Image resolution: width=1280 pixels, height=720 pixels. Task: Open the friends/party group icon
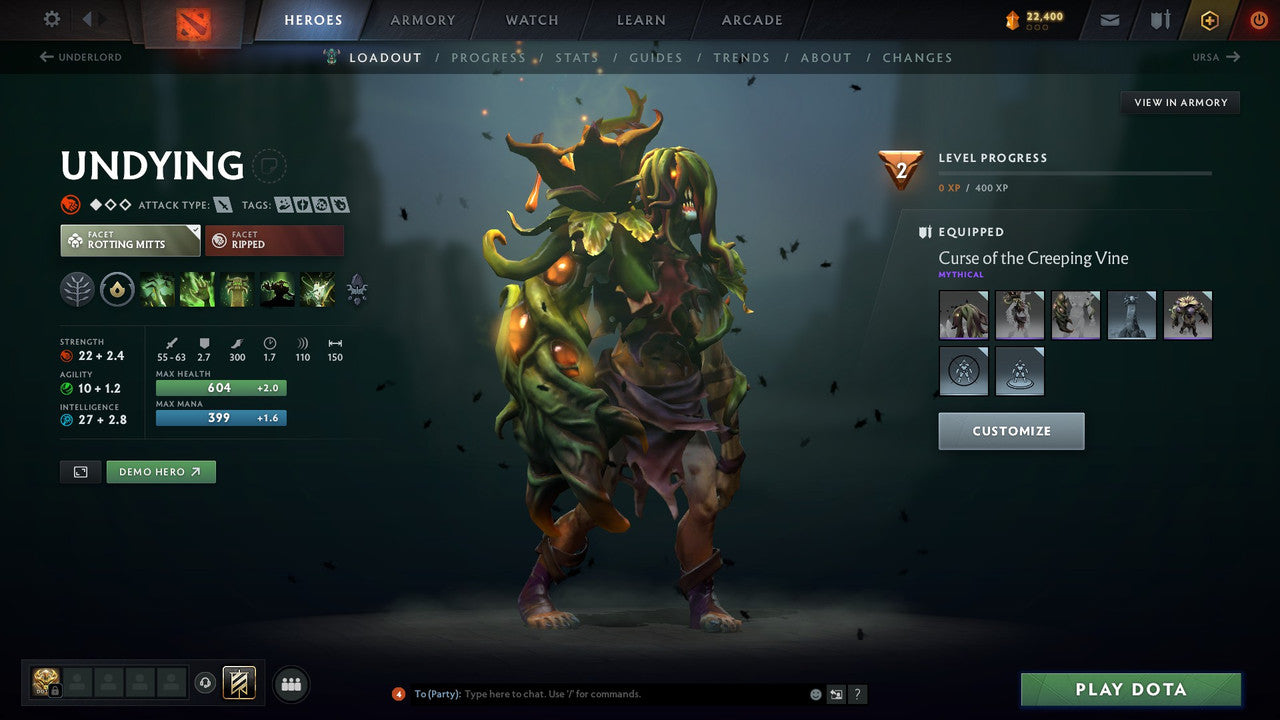[x=290, y=682]
